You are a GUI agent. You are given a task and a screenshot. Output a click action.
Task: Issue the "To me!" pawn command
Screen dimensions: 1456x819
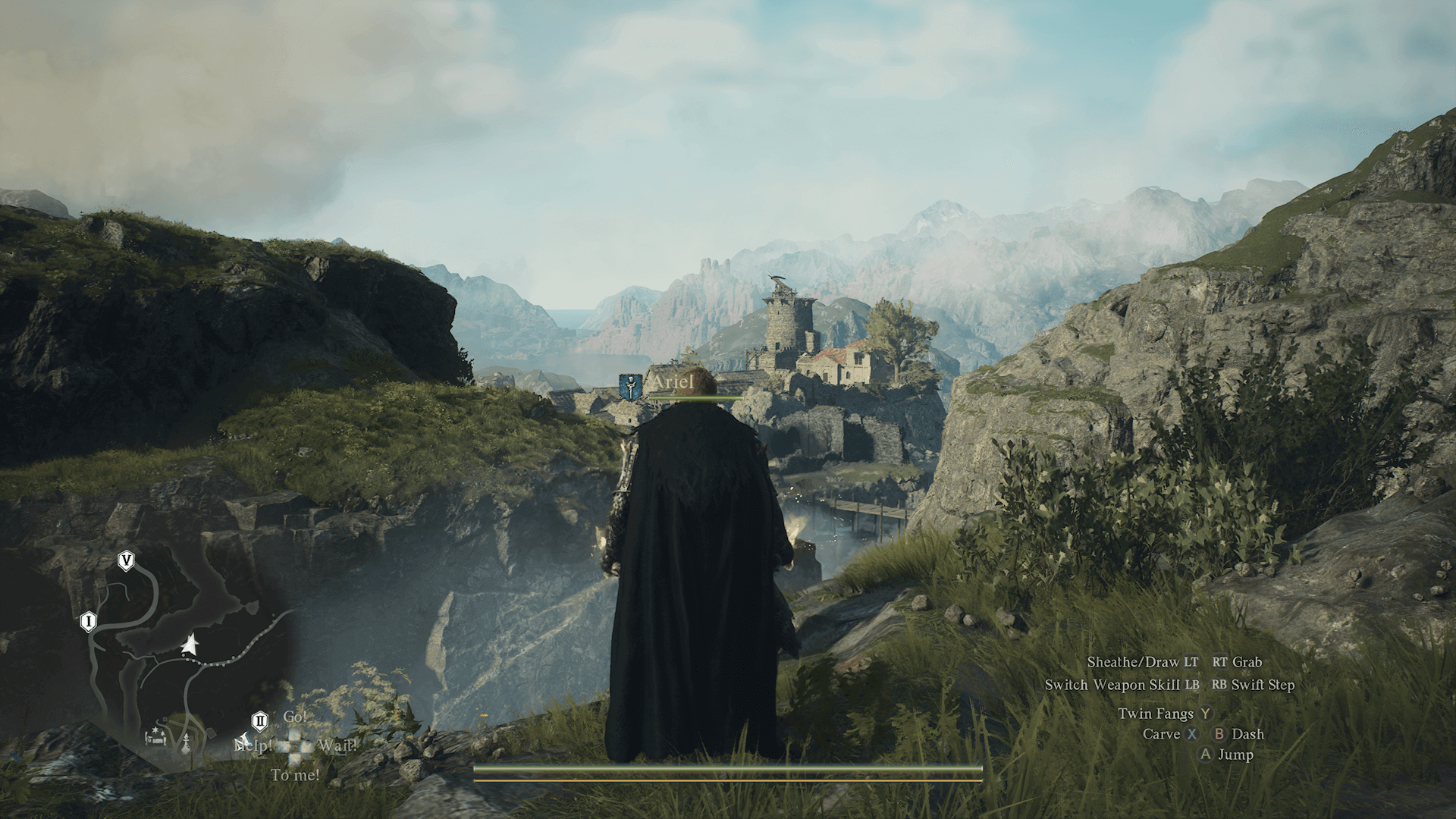pos(295,775)
